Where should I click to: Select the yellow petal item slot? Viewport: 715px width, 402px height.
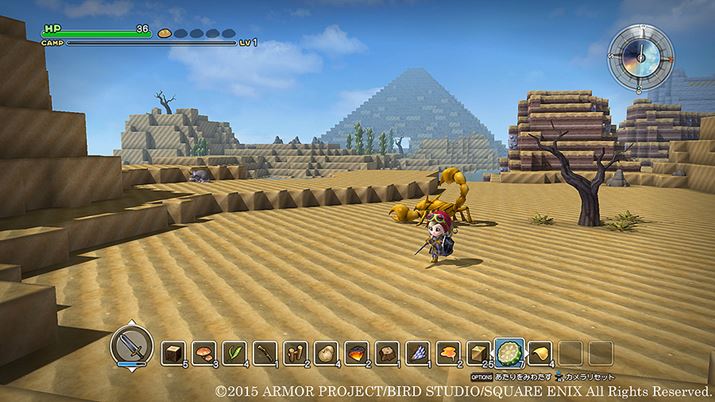point(539,352)
